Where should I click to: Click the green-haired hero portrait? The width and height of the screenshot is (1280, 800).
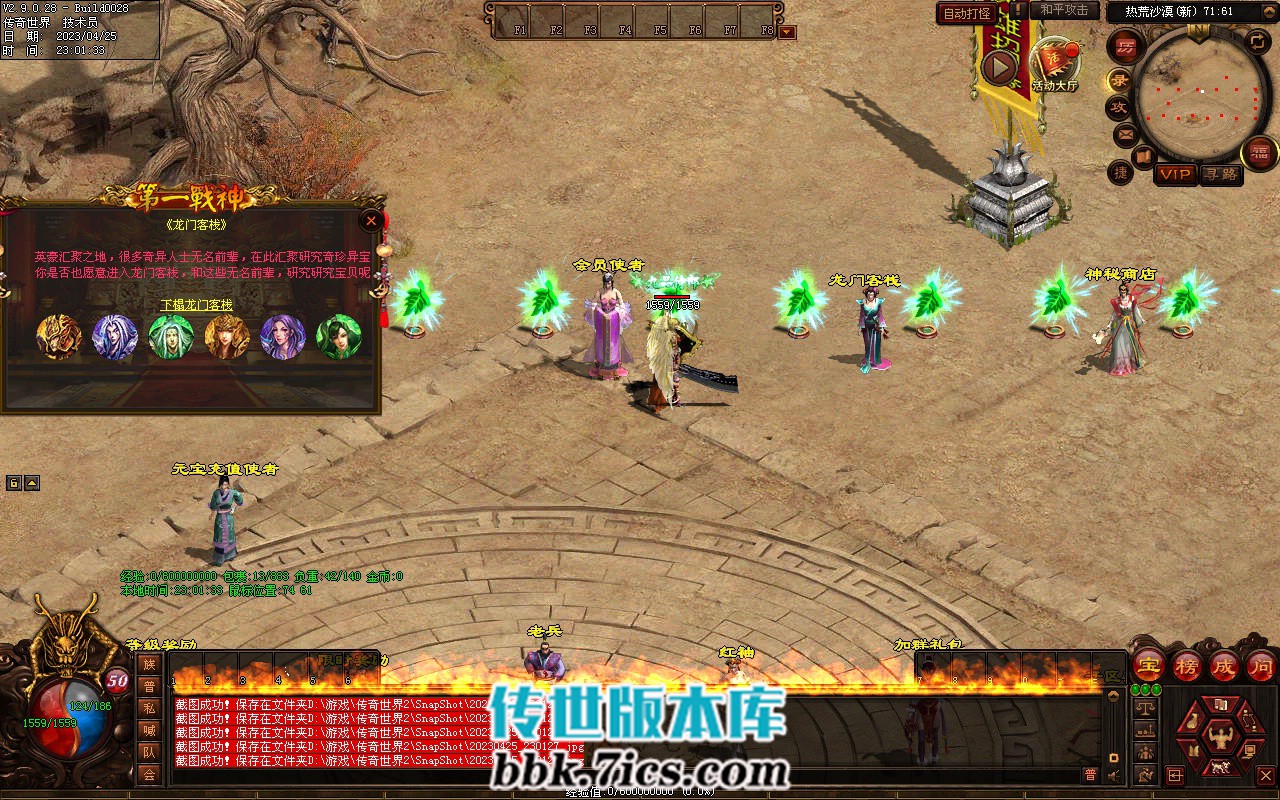point(171,337)
